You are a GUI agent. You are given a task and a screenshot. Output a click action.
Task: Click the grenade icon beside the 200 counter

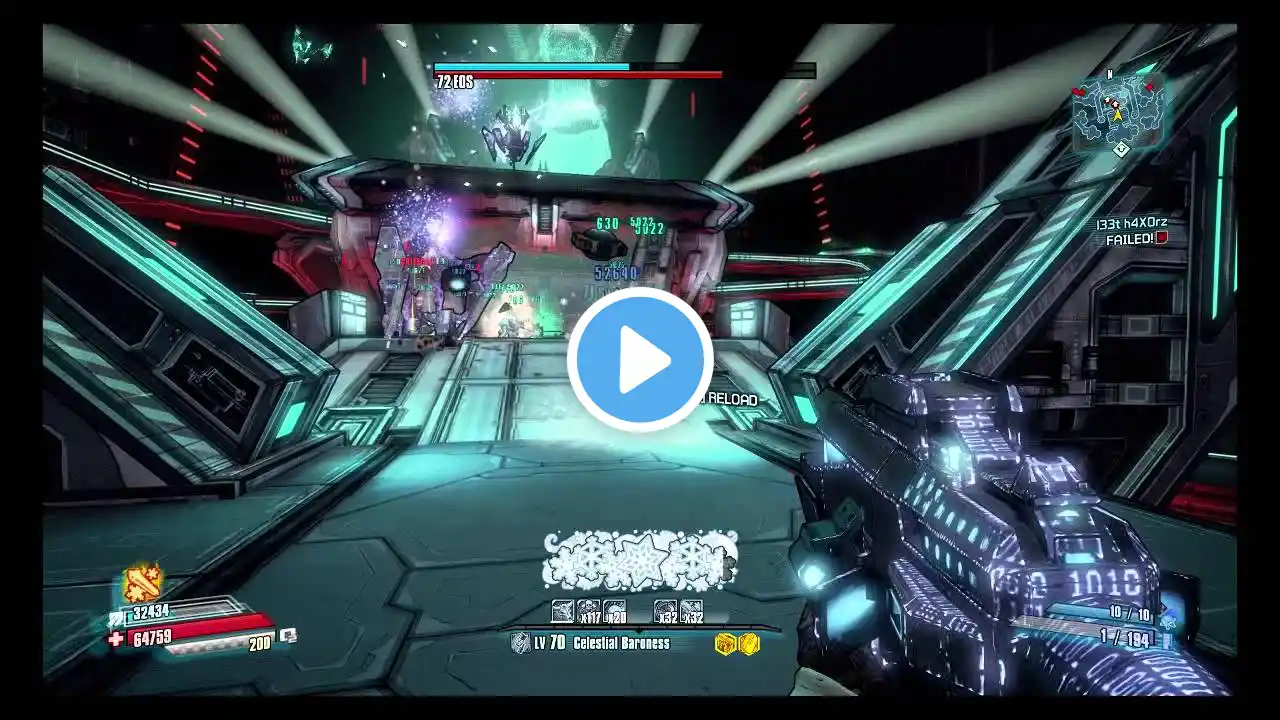288,635
